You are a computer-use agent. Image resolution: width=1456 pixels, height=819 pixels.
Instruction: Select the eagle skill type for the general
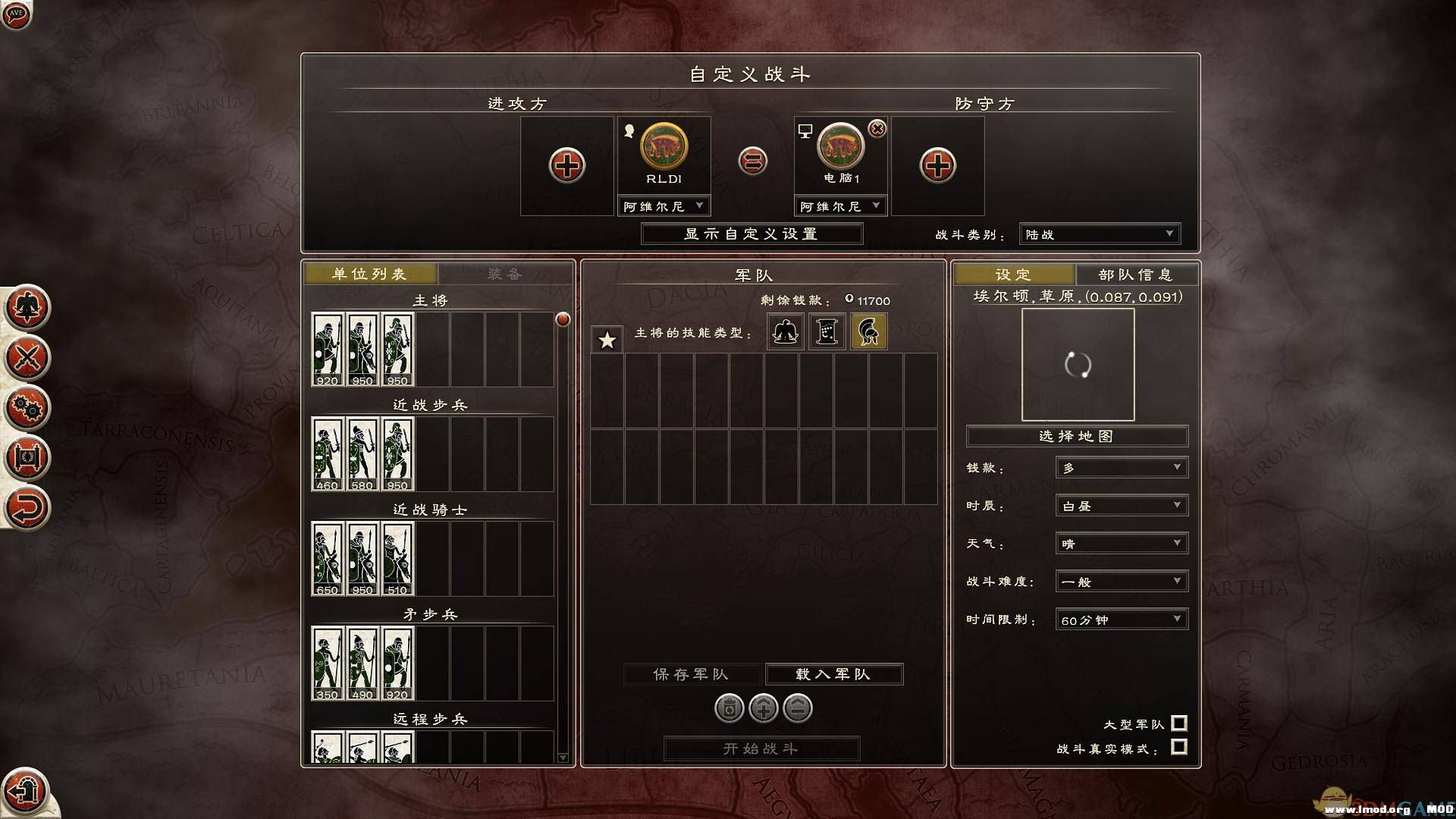point(785,331)
